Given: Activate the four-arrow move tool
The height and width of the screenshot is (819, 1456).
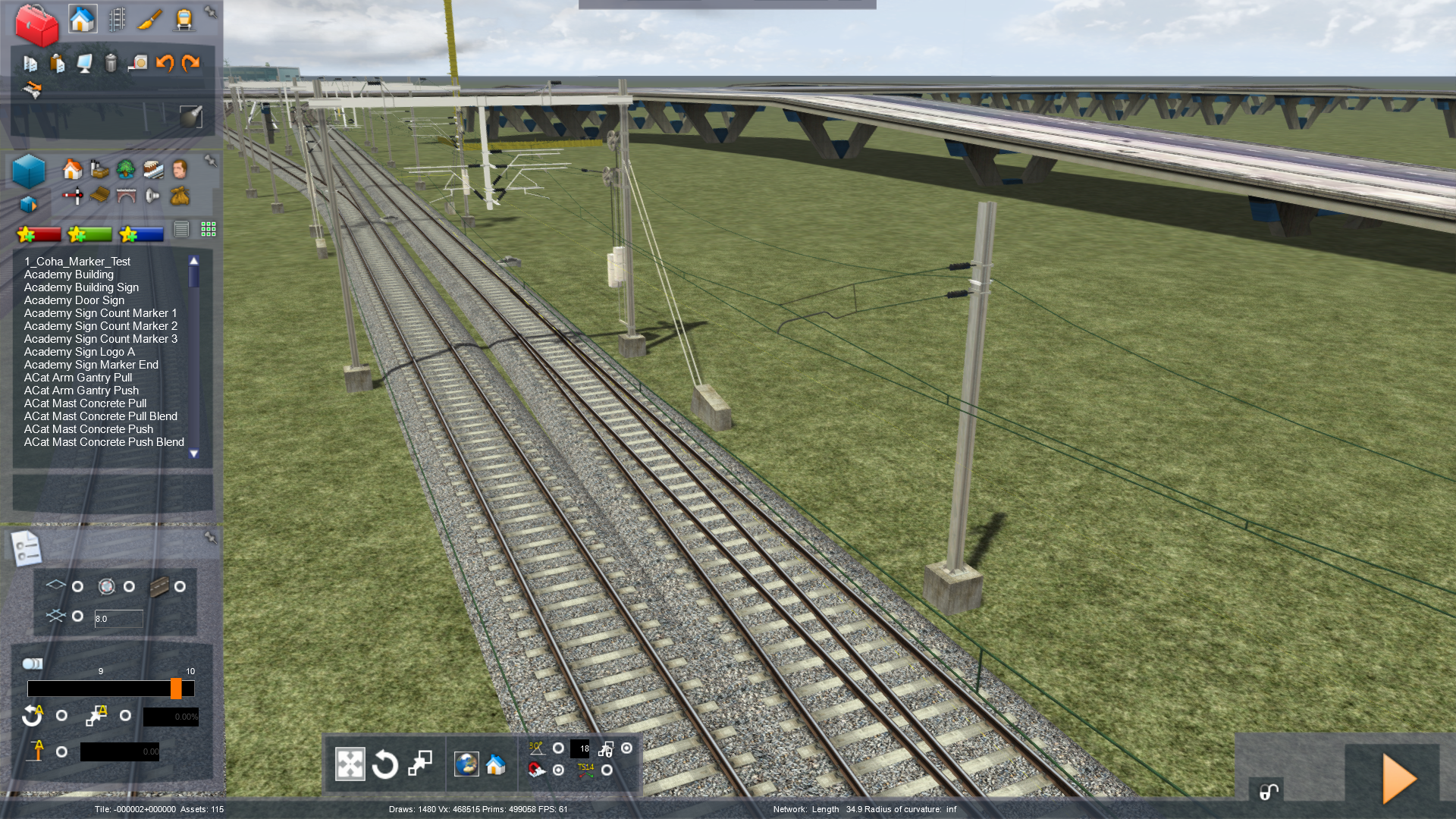Looking at the screenshot, I should pos(350,764).
